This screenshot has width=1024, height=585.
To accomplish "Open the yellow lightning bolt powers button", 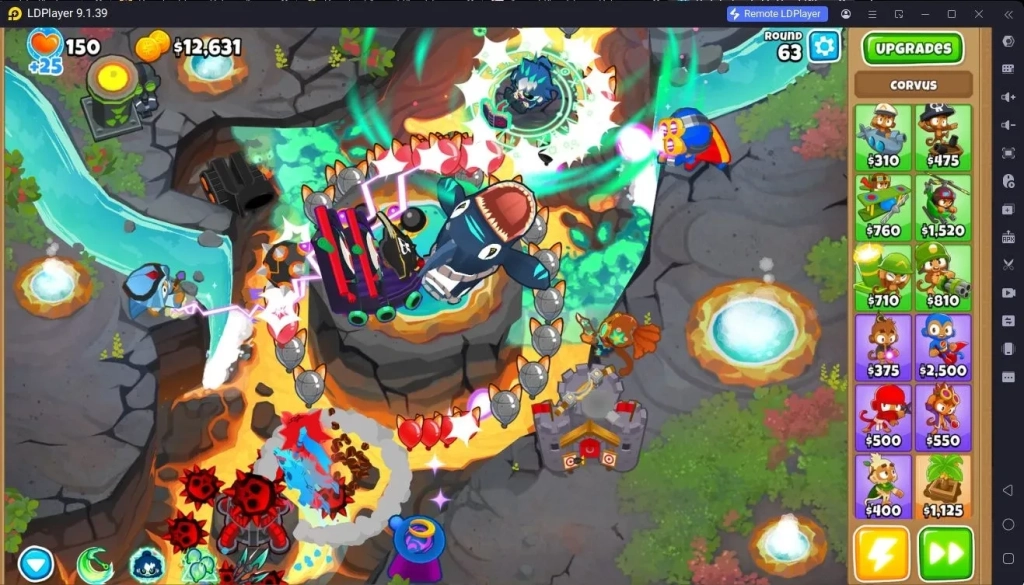I will [882, 553].
